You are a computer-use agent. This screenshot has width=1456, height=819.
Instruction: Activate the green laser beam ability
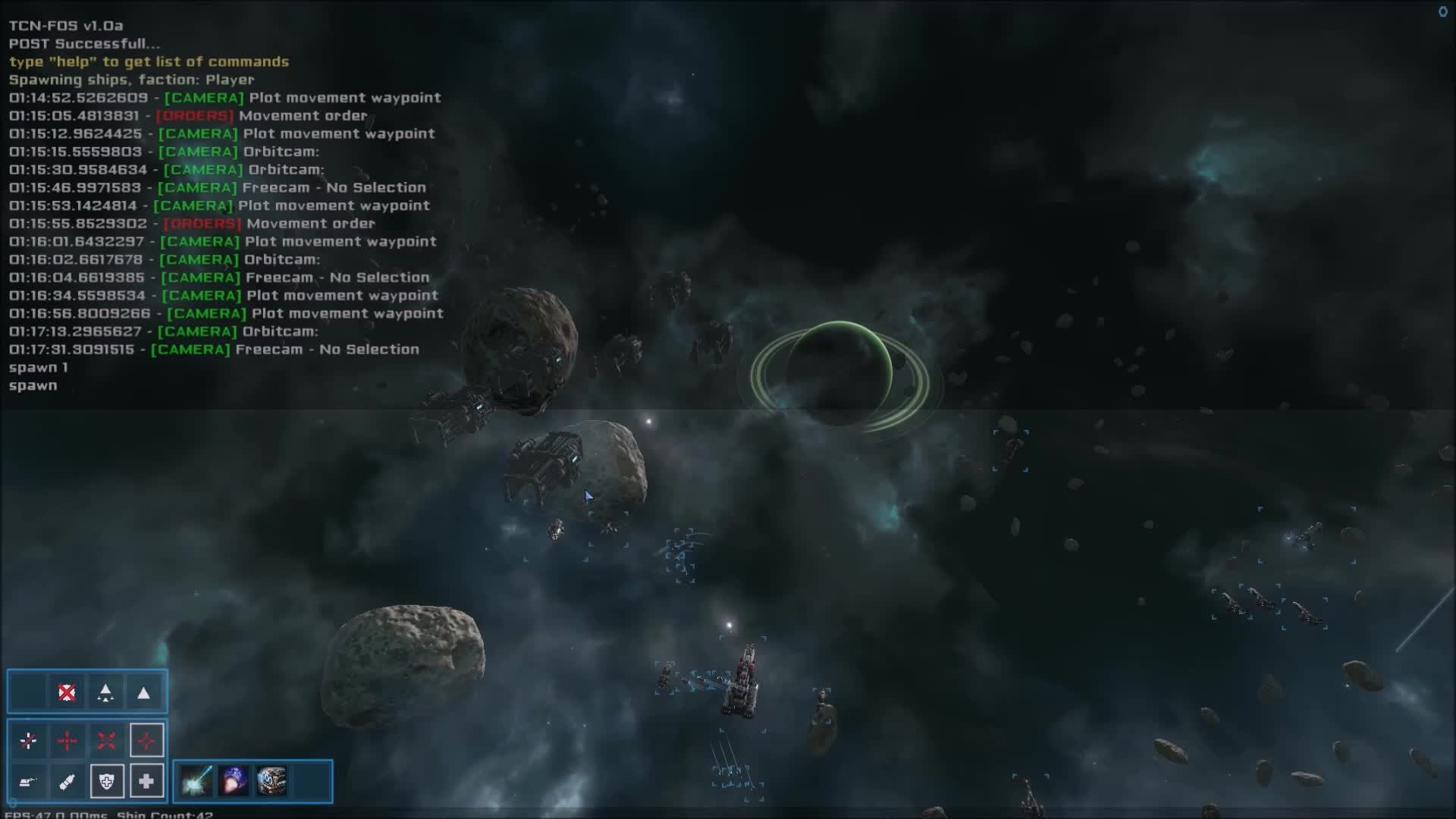click(196, 781)
